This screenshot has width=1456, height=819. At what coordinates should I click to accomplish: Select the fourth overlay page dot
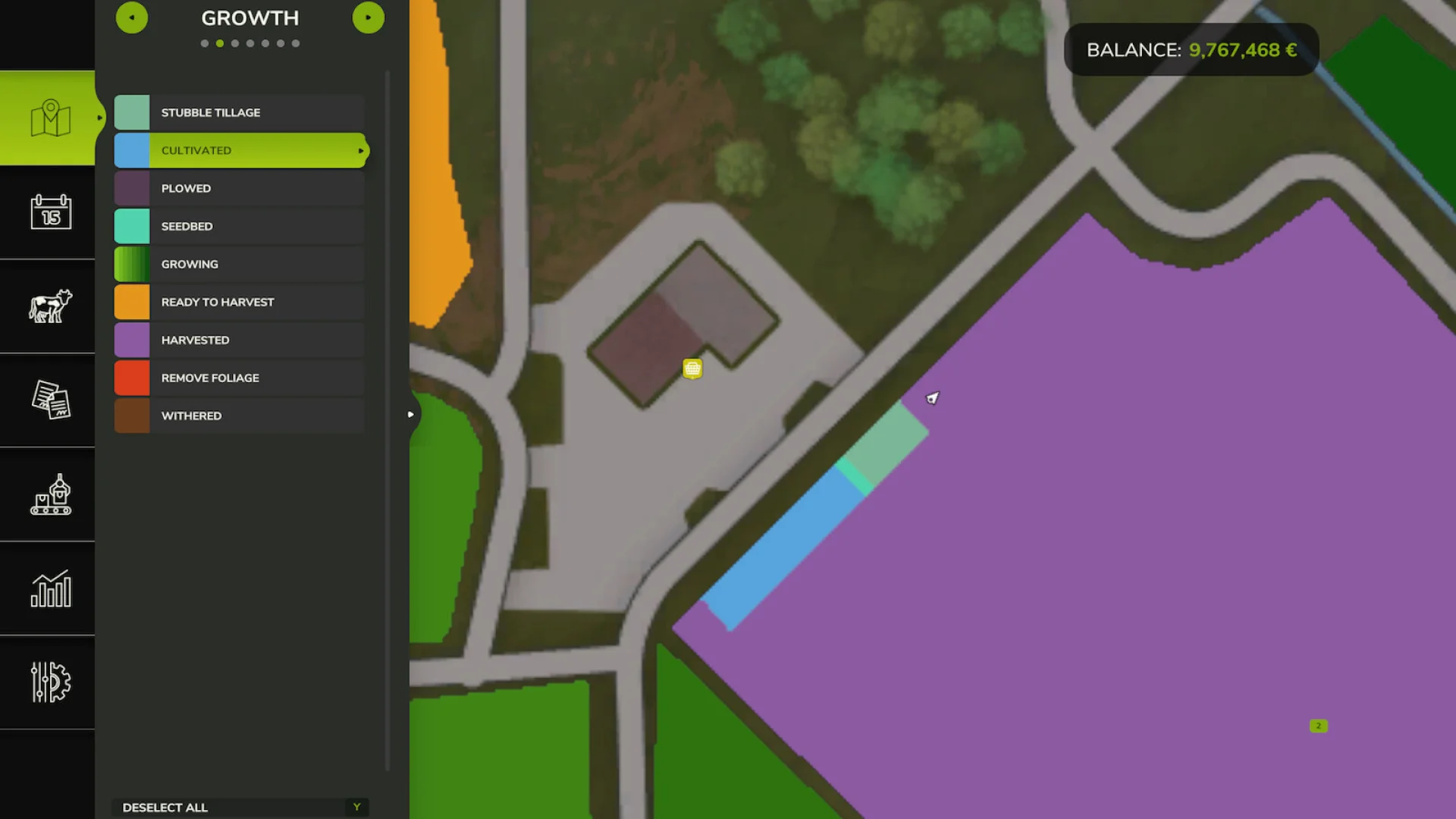coord(250,43)
